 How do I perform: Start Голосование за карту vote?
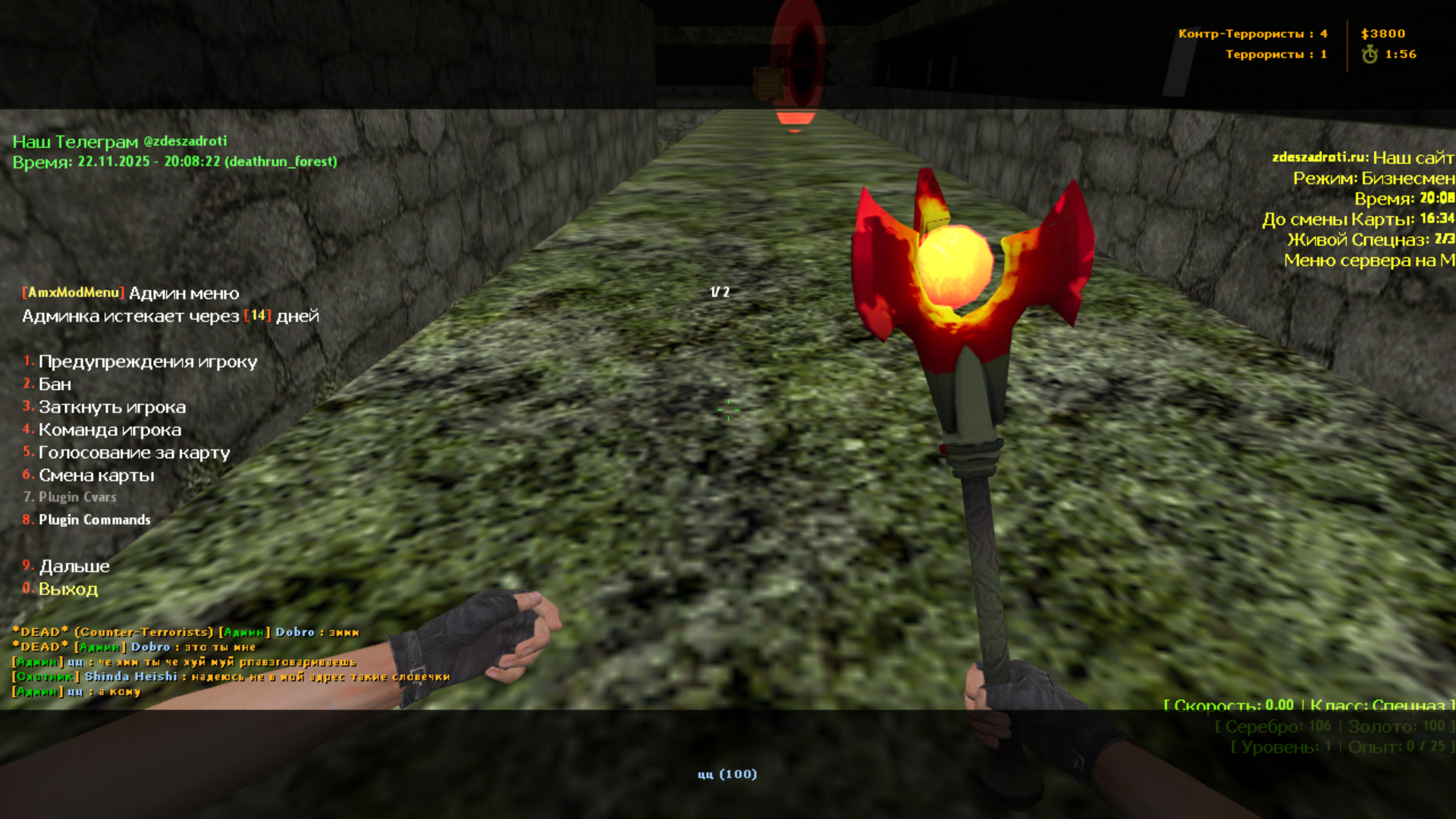(133, 453)
